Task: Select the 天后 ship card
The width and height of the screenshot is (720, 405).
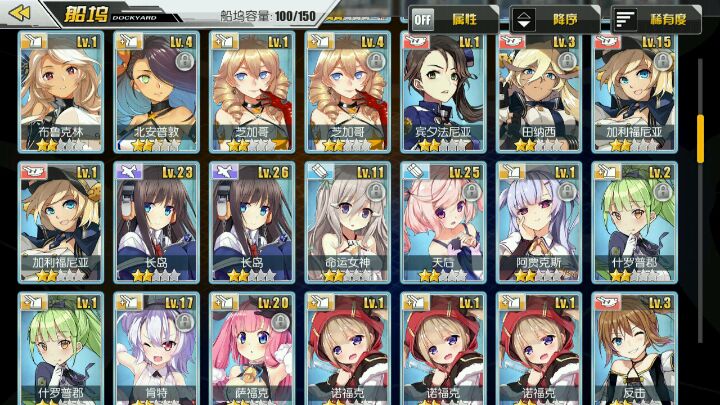Action: 442,221
